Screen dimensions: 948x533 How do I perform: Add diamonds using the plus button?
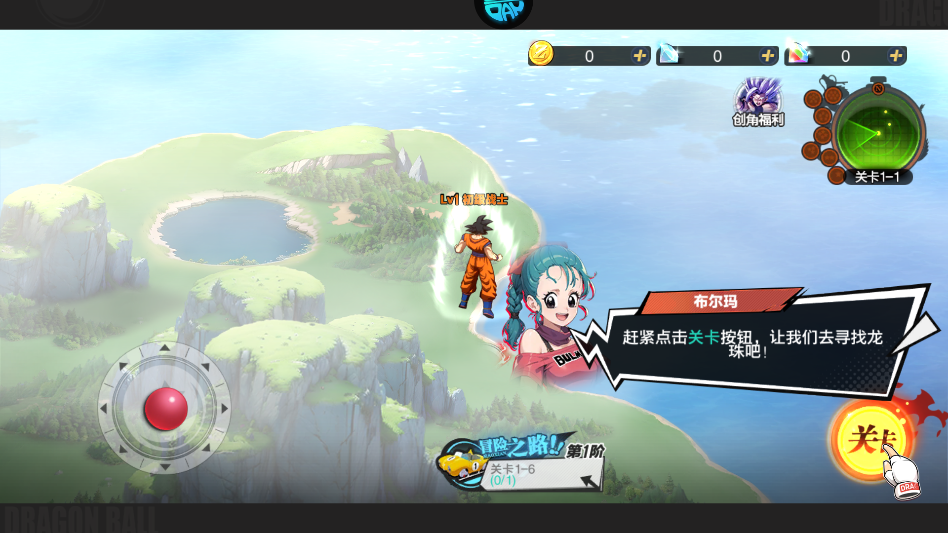(x=768, y=56)
